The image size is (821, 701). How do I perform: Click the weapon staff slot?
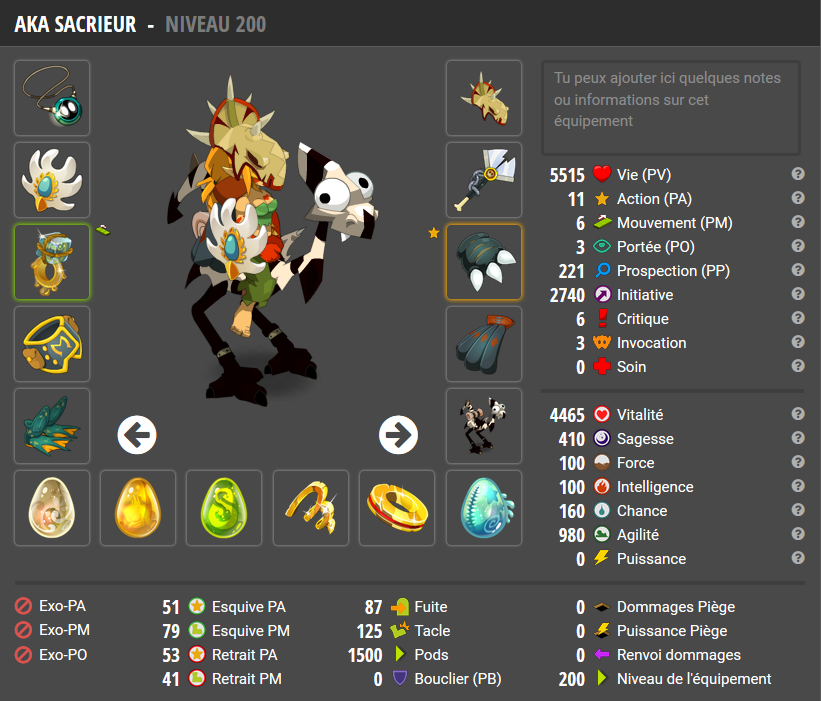coord(484,180)
